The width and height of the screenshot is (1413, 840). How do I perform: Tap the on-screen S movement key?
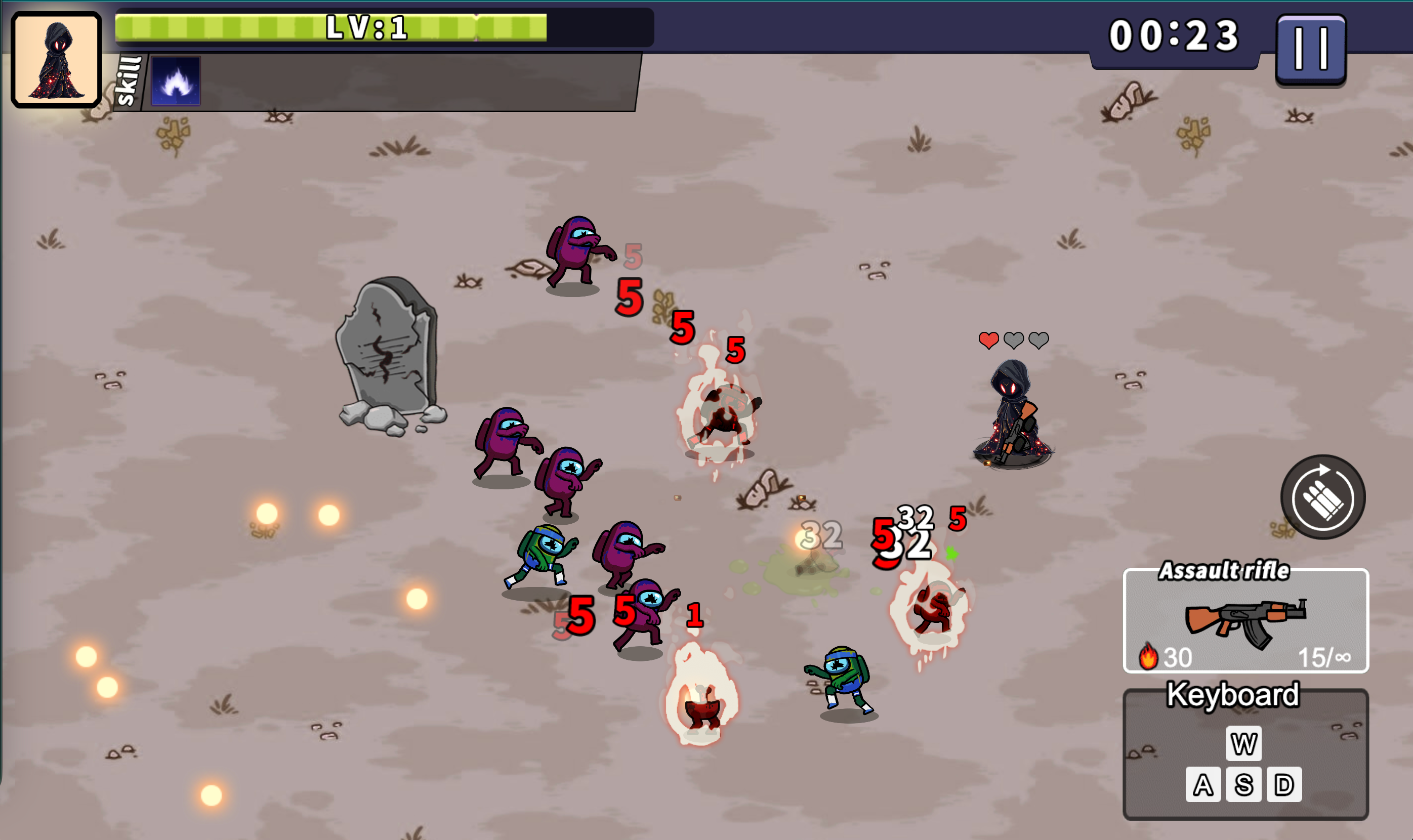1244,785
